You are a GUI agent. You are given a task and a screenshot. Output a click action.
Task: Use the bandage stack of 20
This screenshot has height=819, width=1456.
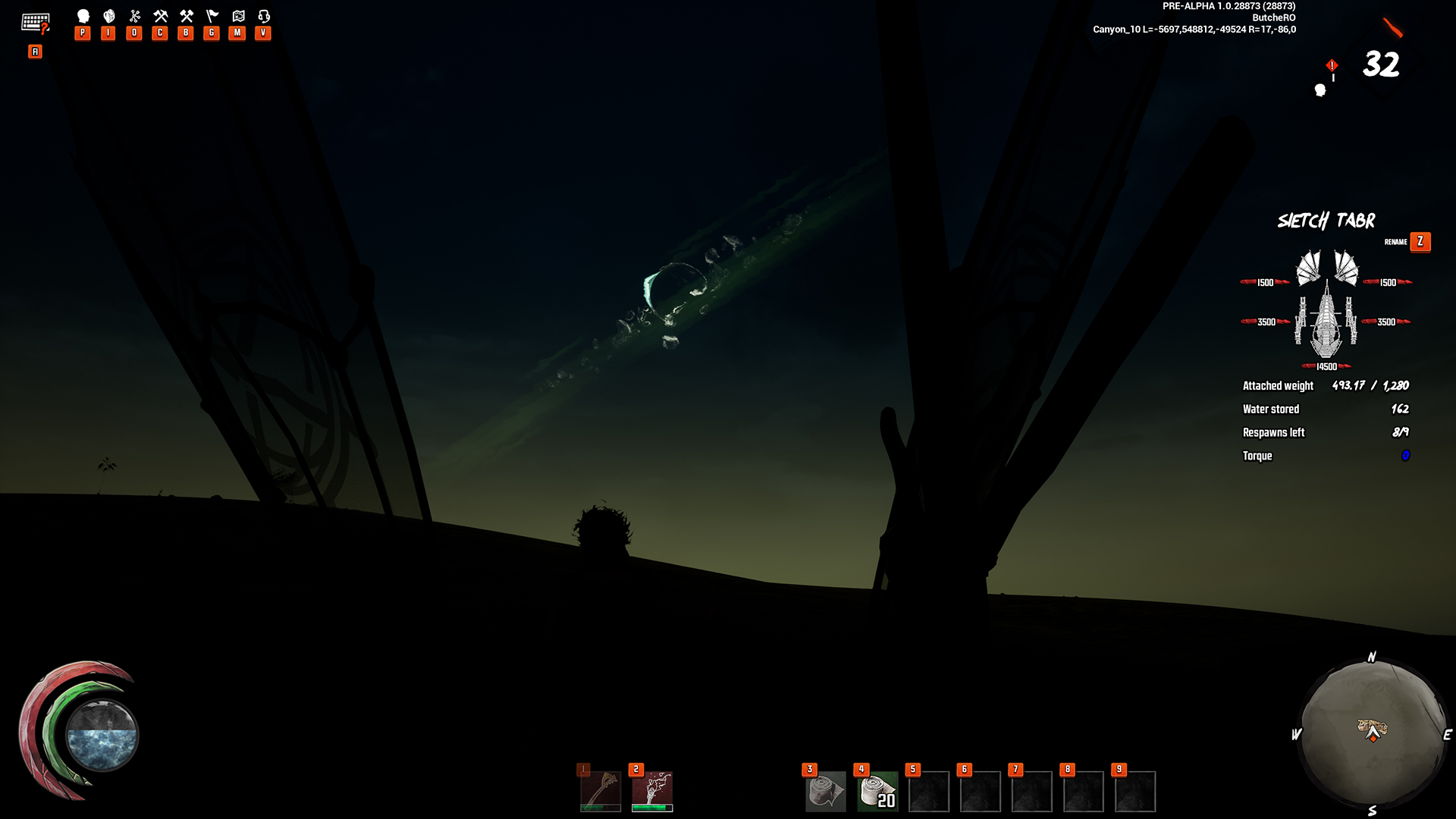pyautogui.click(x=877, y=792)
